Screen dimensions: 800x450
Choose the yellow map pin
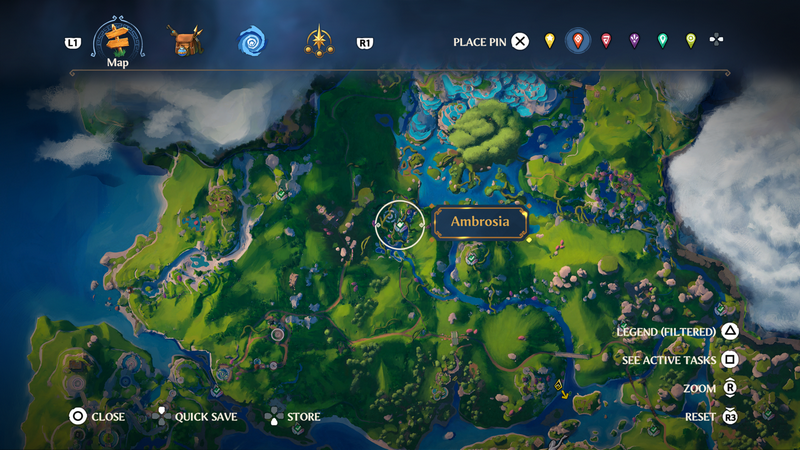click(x=549, y=41)
